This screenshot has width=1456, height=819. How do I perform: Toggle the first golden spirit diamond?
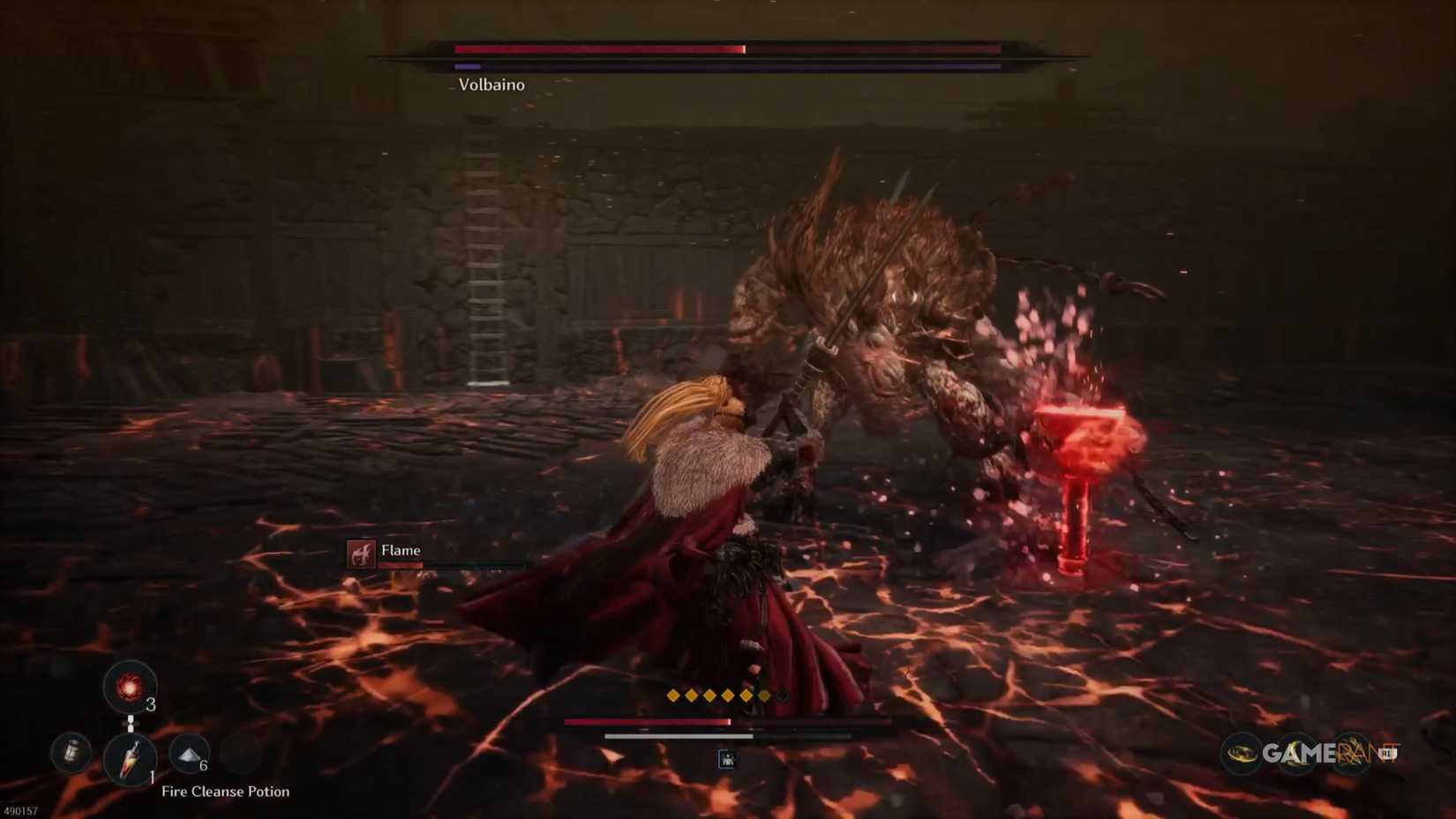click(x=674, y=695)
